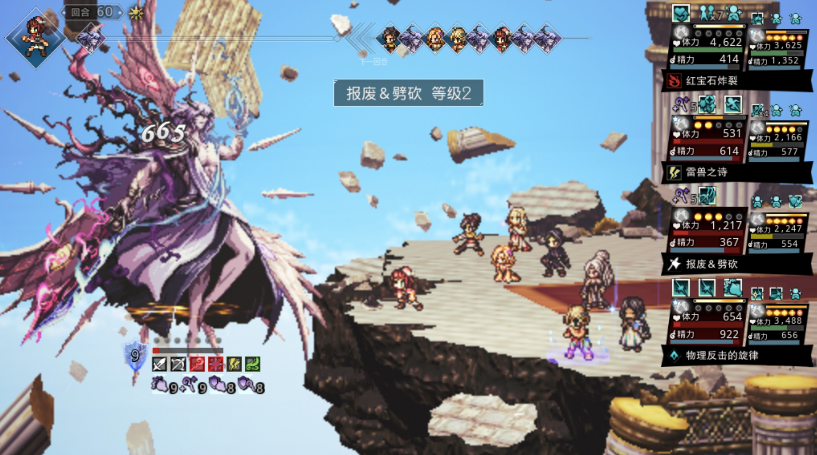Inspect the yellow lightning weakness icon
Screen dimensions: 817x455
point(234,362)
